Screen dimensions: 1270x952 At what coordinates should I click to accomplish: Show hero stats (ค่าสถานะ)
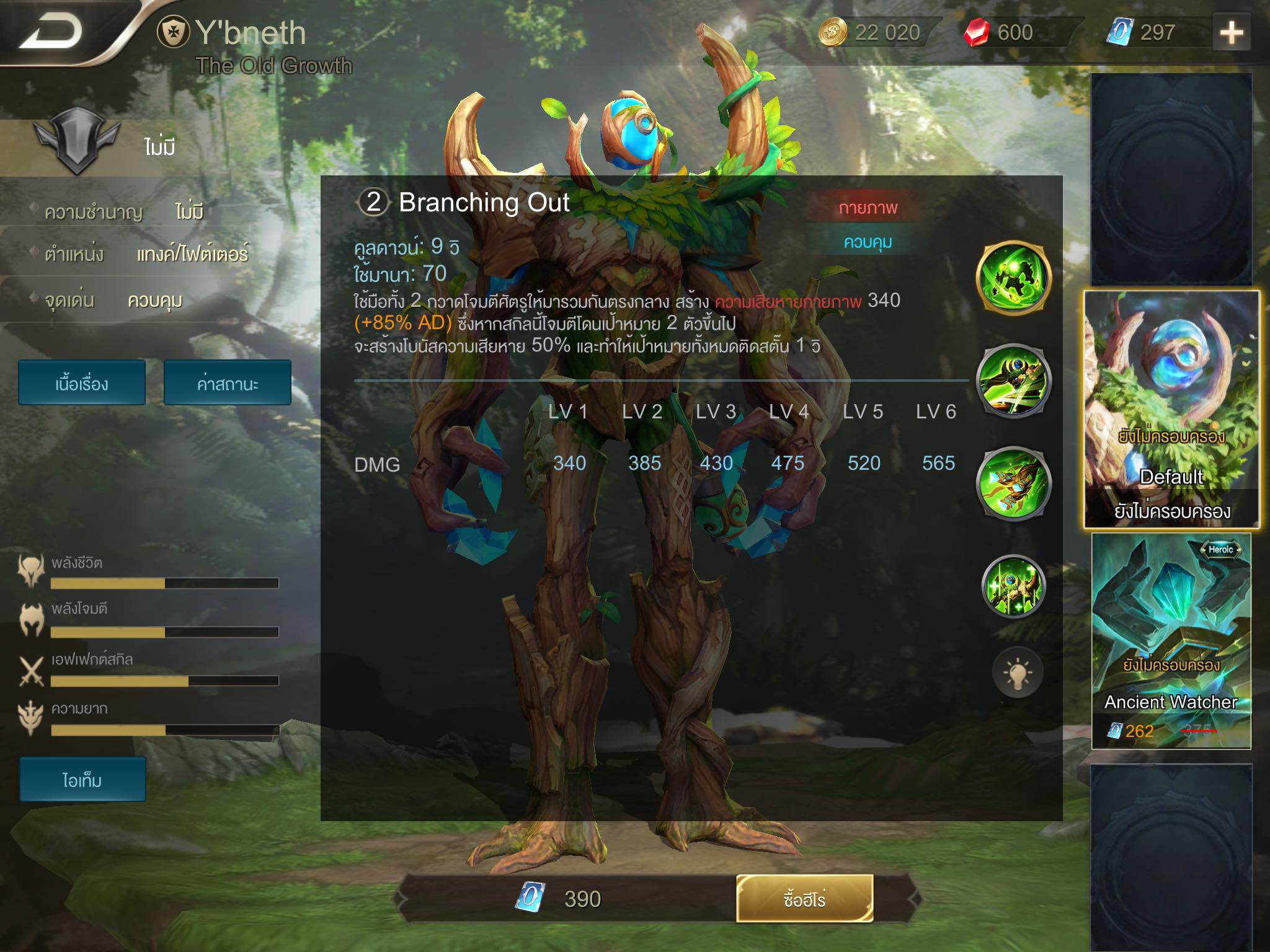[x=228, y=384]
